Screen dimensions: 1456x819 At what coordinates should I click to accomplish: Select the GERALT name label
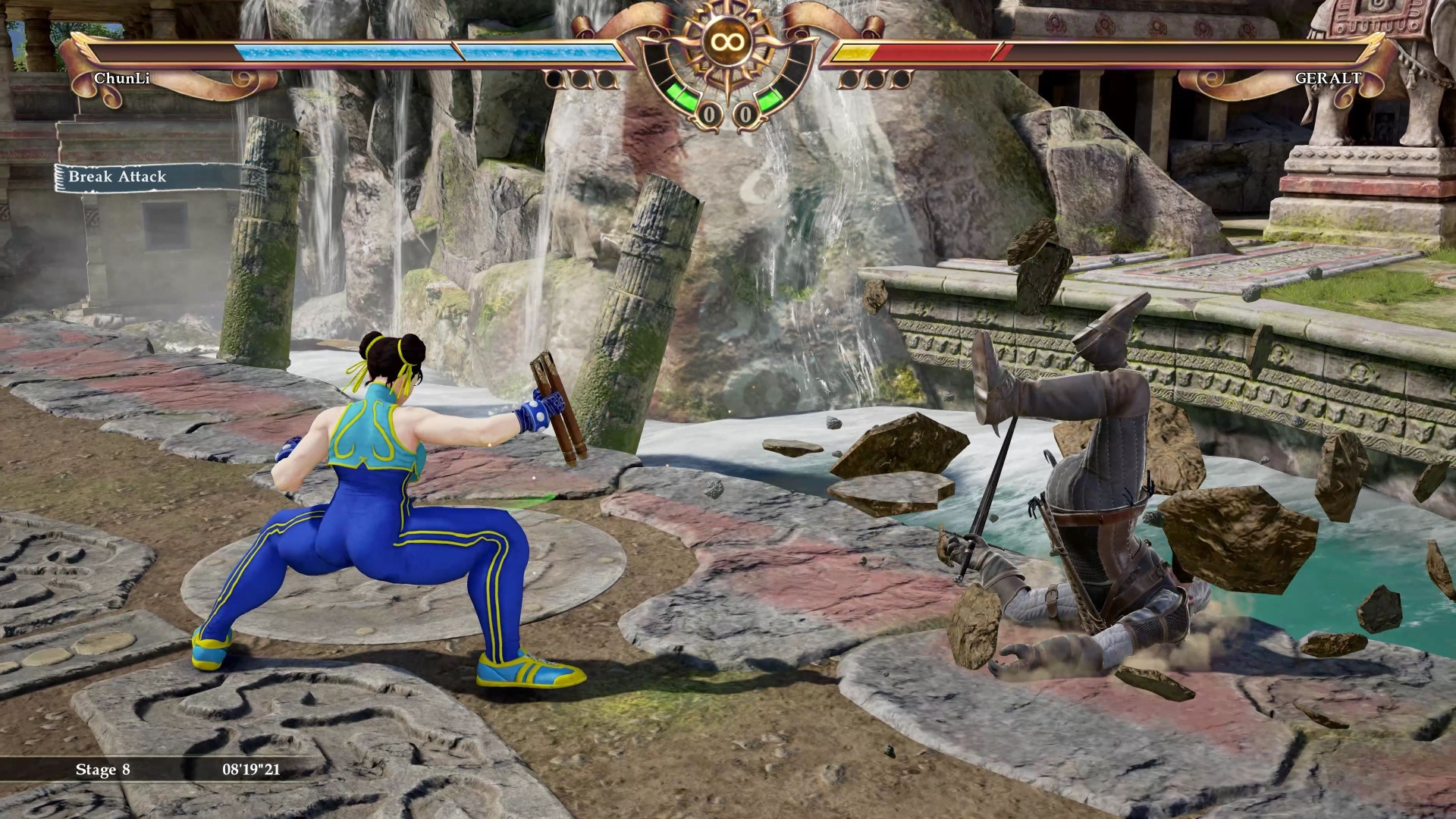coord(1327,76)
